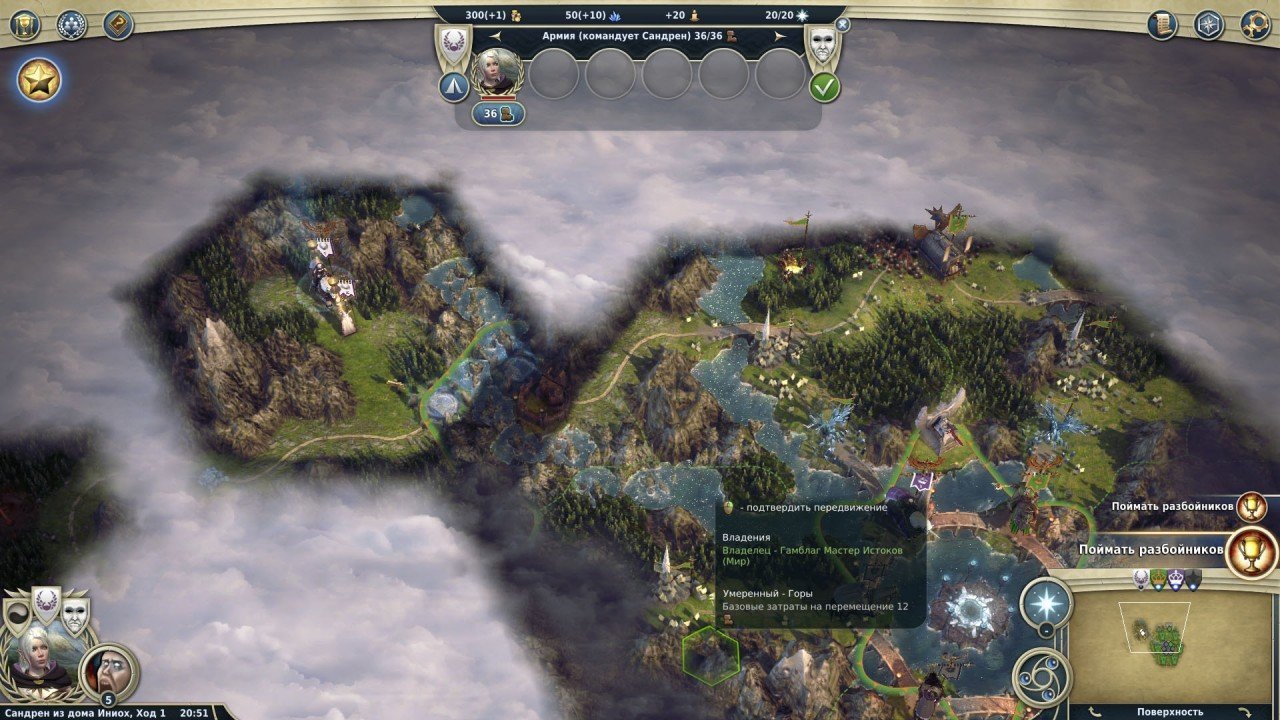Open the trophy menu in top-left corner
Image resolution: width=1280 pixels, height=720 pixels.
click(x=24, y=25)
